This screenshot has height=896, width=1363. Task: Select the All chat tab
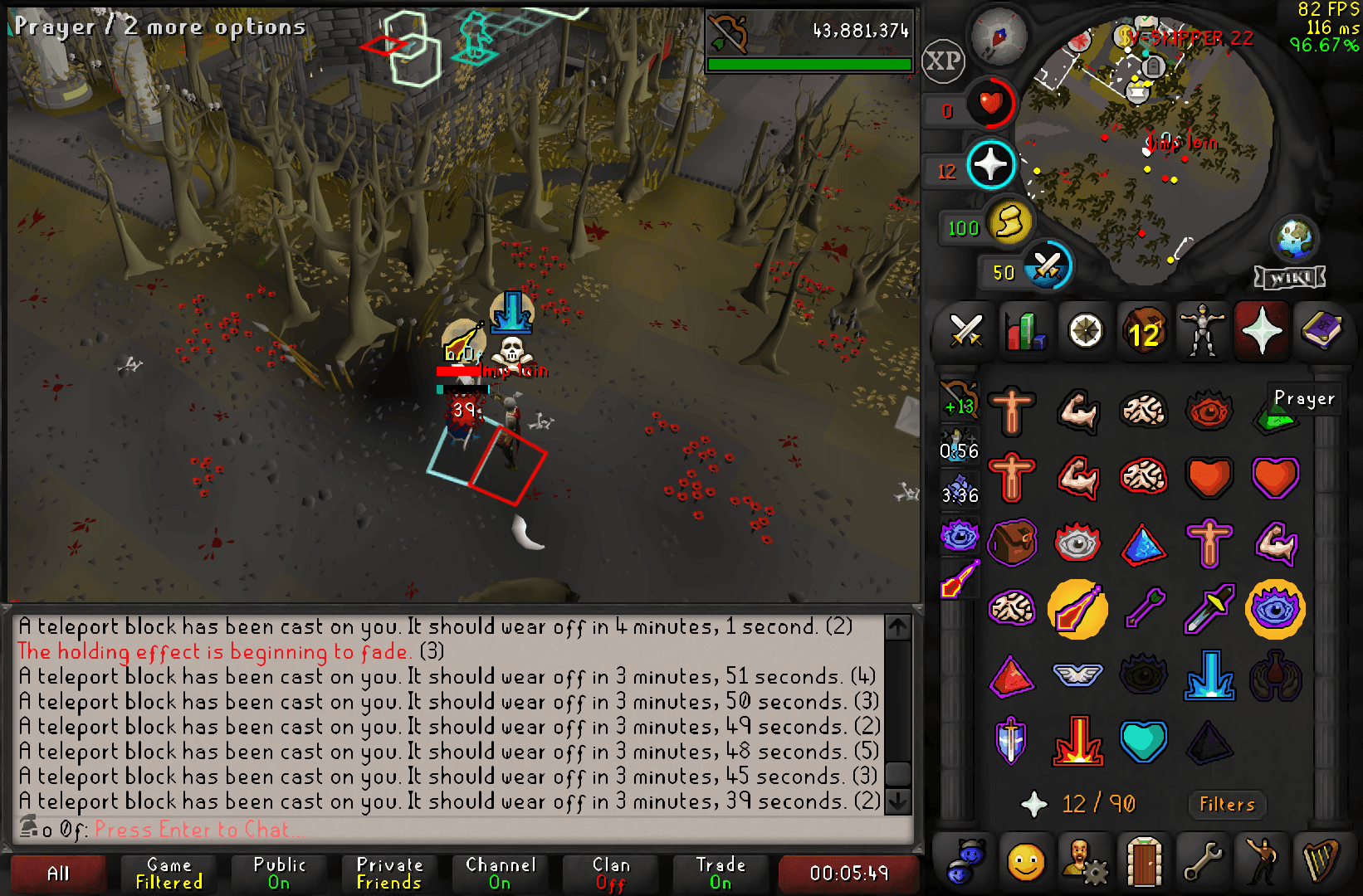coord(56,873)
